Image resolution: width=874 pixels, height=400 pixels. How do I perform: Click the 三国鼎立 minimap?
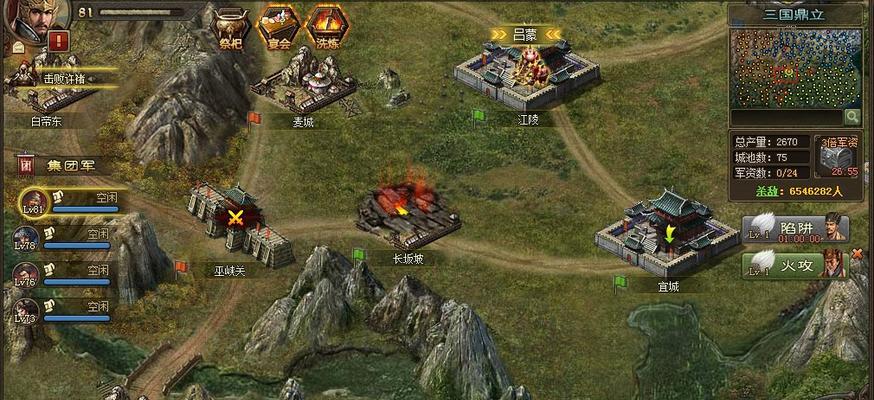click(x=798, y=68)
